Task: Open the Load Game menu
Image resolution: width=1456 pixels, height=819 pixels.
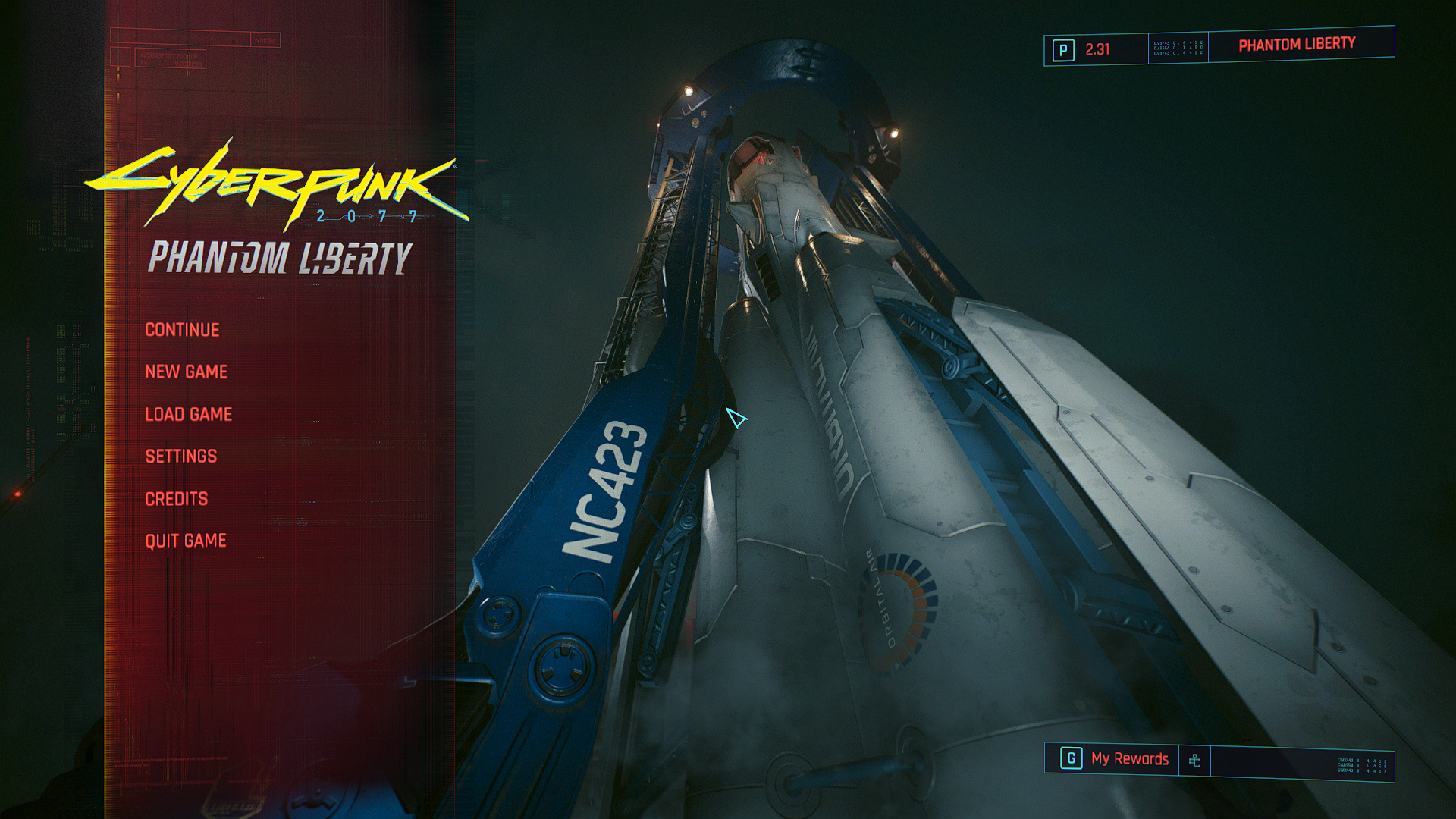Action: coord(189,414)
